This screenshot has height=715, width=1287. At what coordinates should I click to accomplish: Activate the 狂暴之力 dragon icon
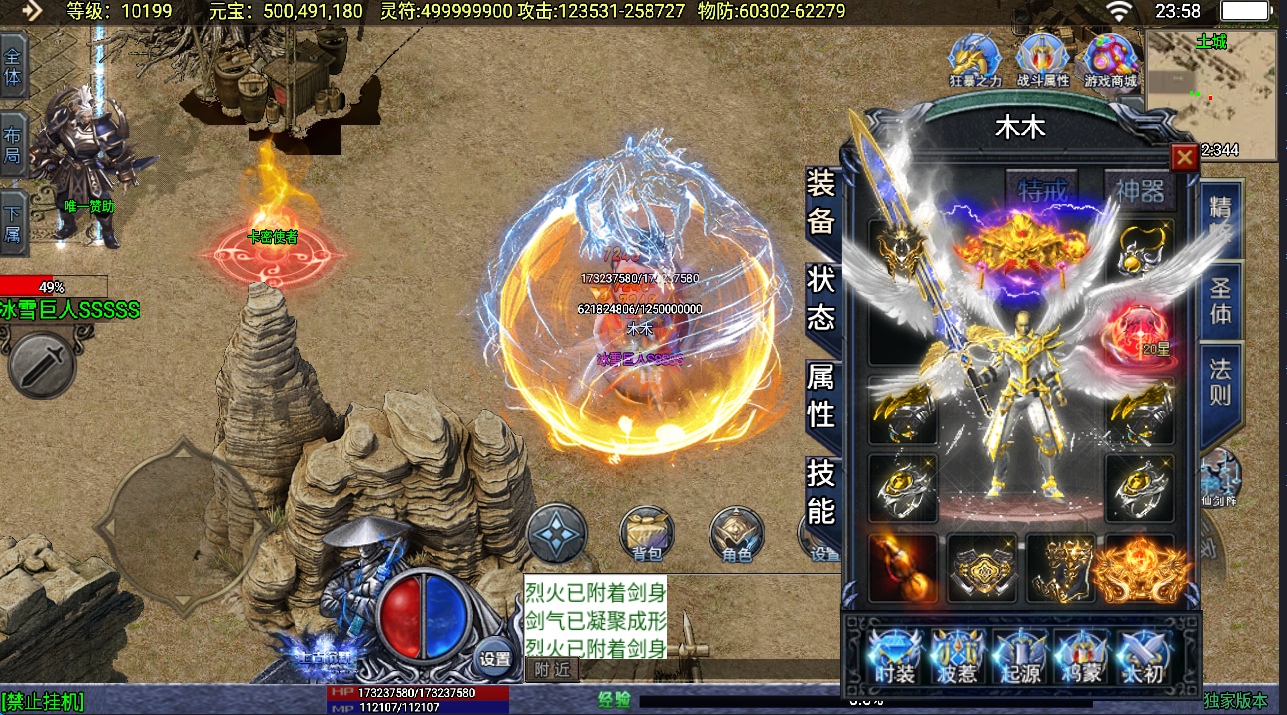[x=975, y=62]
